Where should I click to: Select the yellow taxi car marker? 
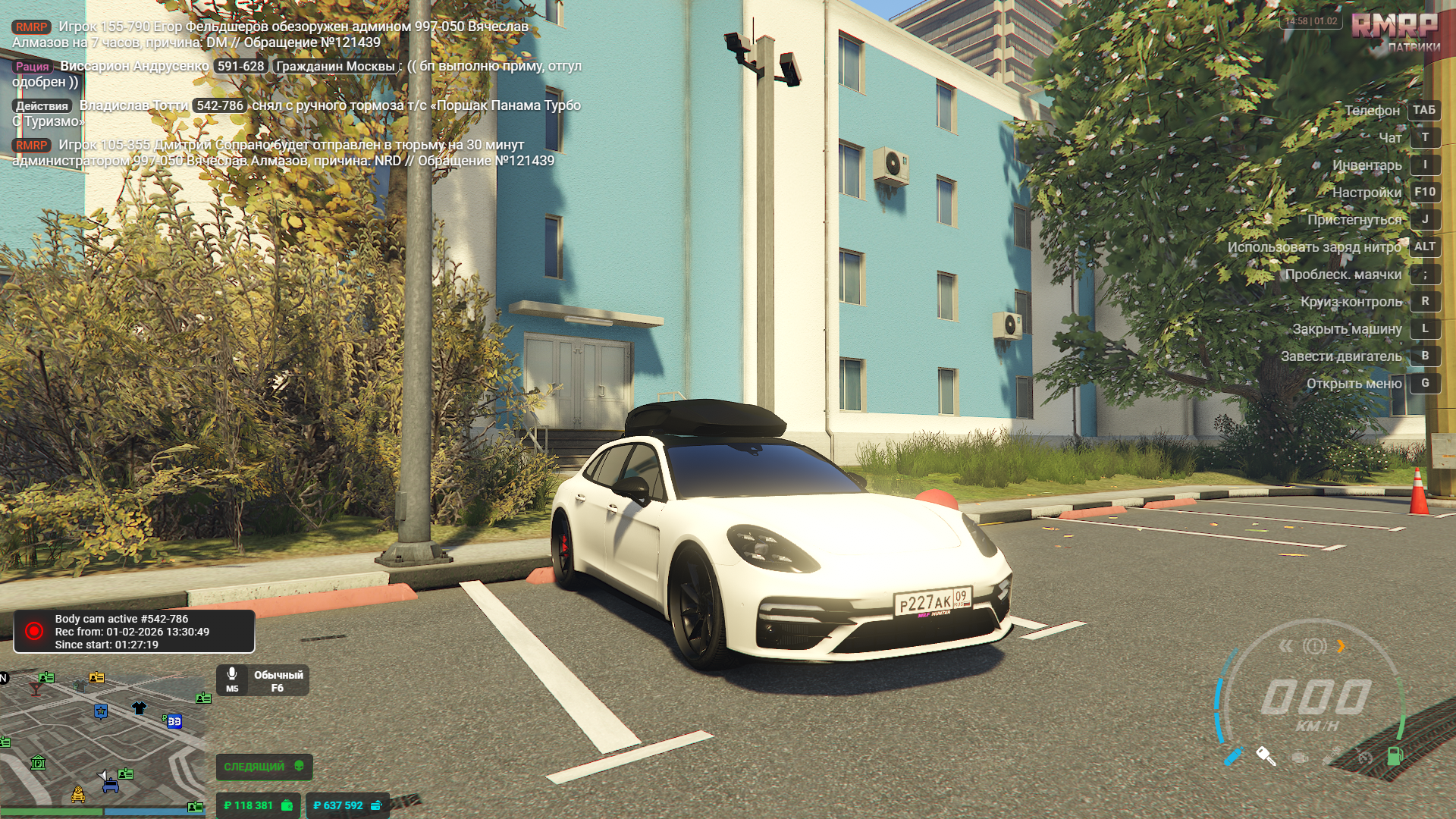(78, 795)
